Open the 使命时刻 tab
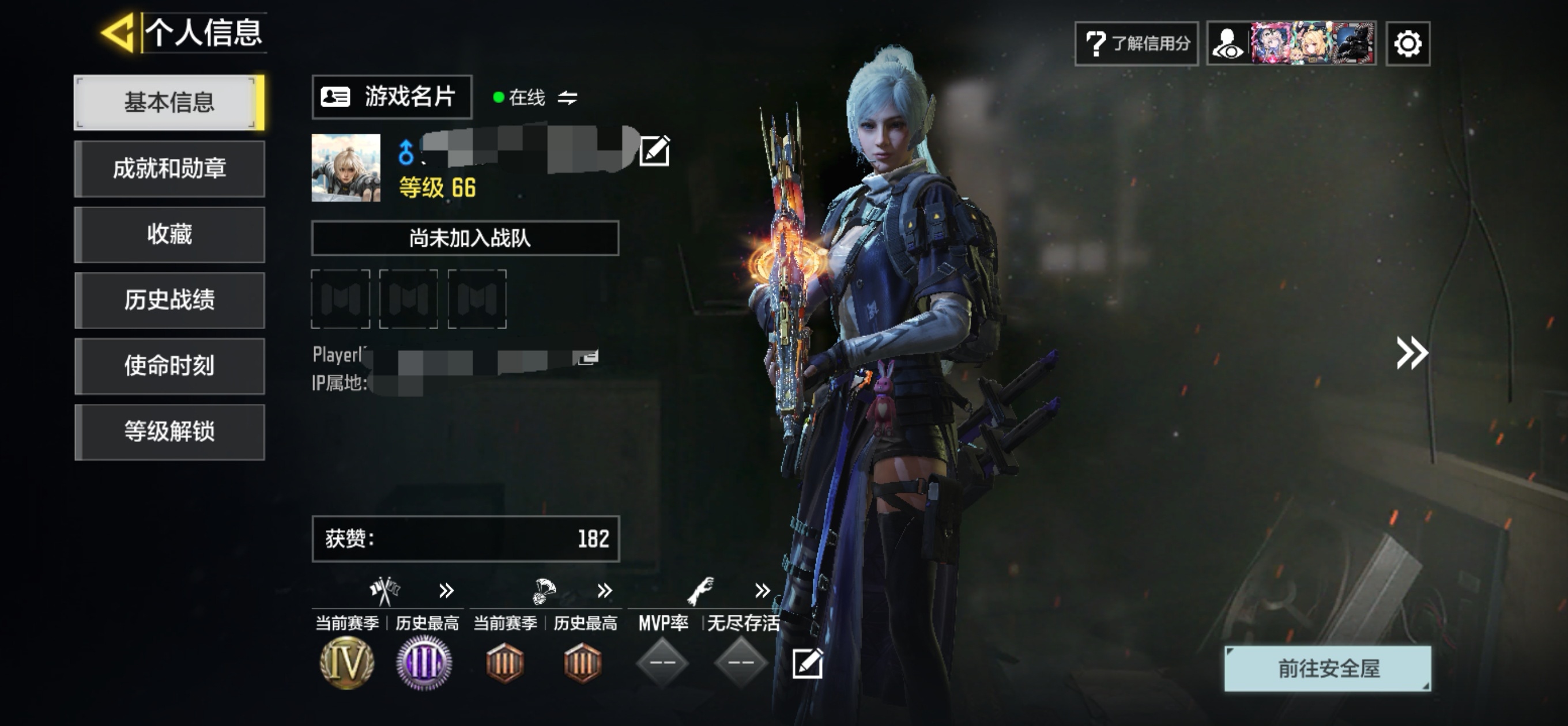 pyautogui.click(x=169, y=366)
